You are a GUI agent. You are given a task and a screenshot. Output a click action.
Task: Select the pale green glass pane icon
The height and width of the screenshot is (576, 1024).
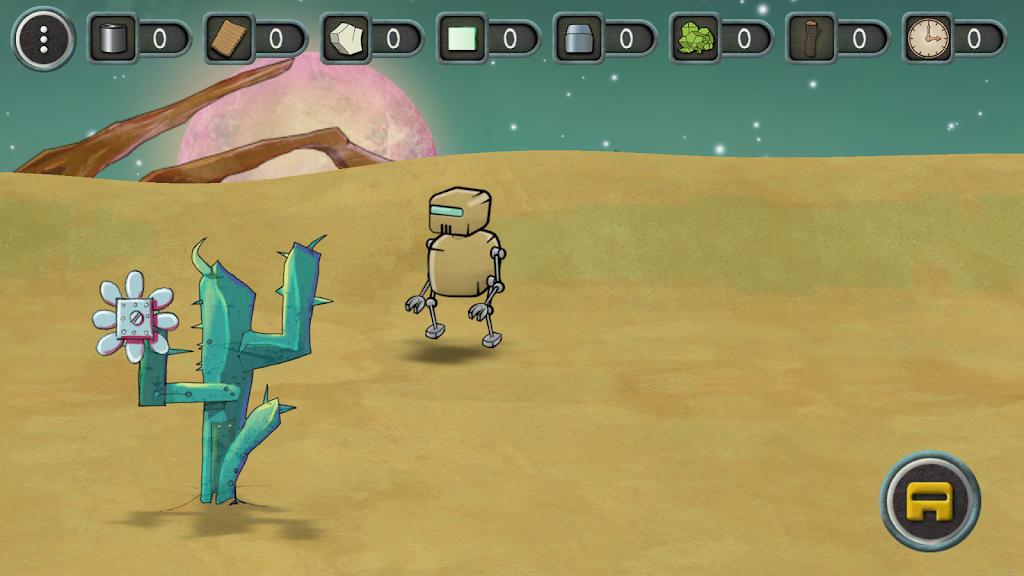click(462, 39)
